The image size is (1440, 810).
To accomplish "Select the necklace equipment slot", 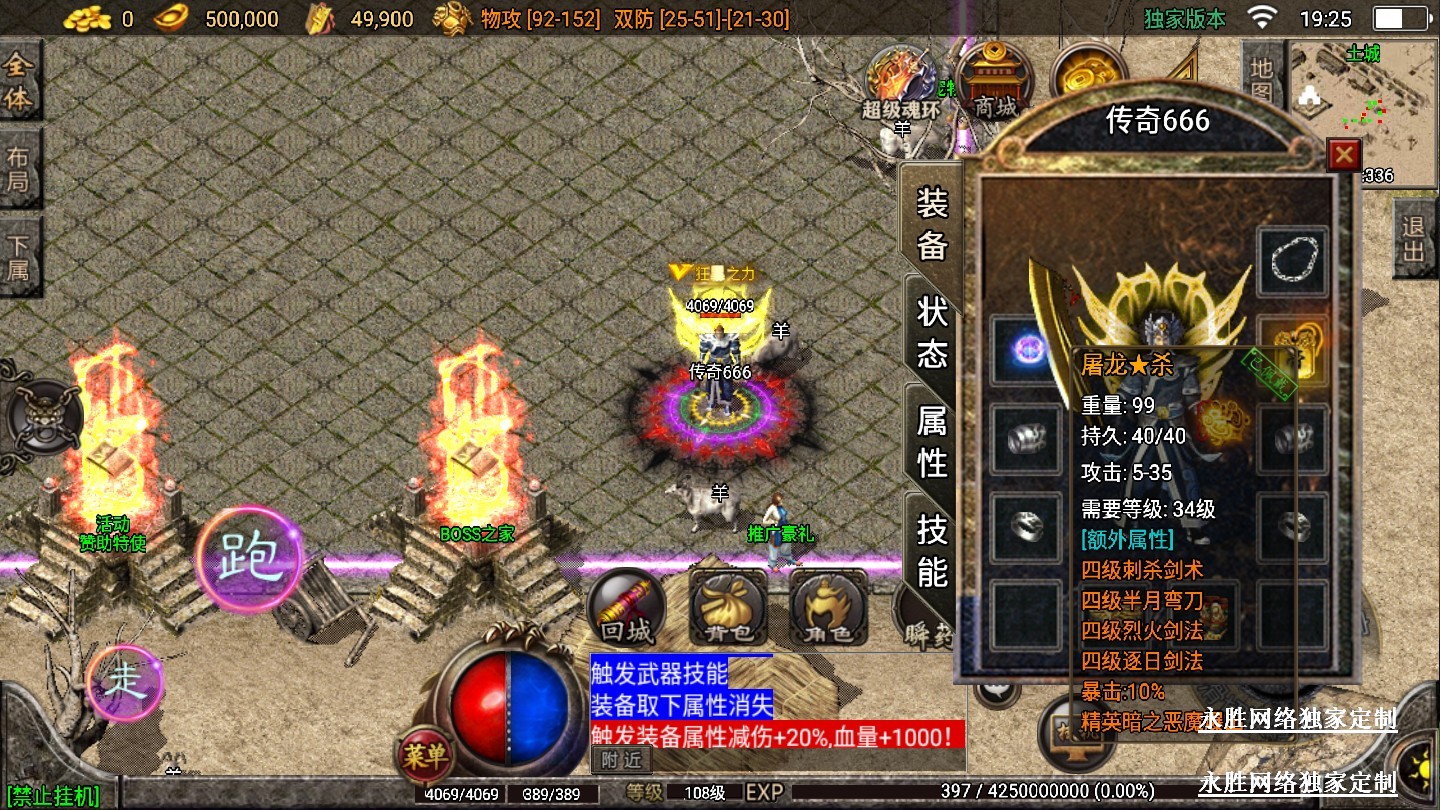I will [x=1292, y=262].
